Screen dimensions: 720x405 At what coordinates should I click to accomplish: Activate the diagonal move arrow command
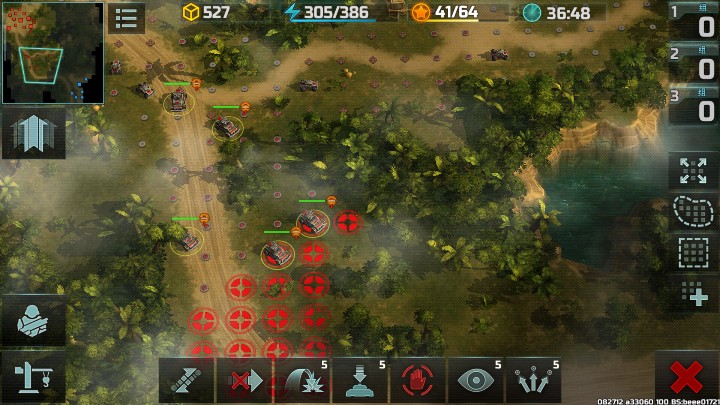coord(186,381)
